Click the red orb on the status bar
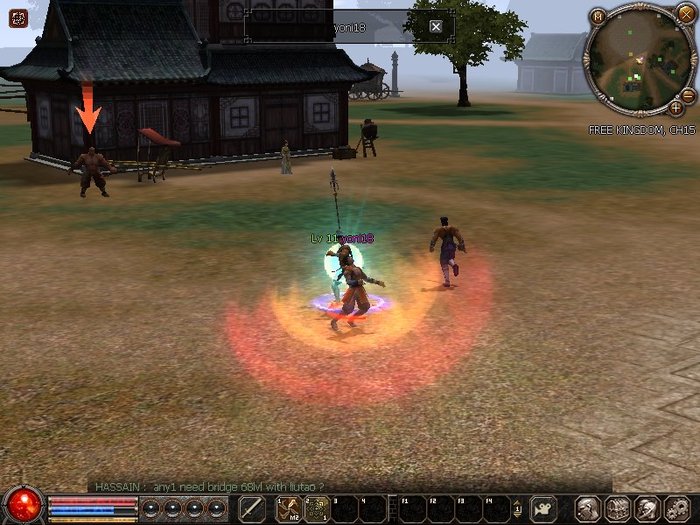The height and width of the screenshot is (525, 700). pyautogui.click(x=22, y=506)
